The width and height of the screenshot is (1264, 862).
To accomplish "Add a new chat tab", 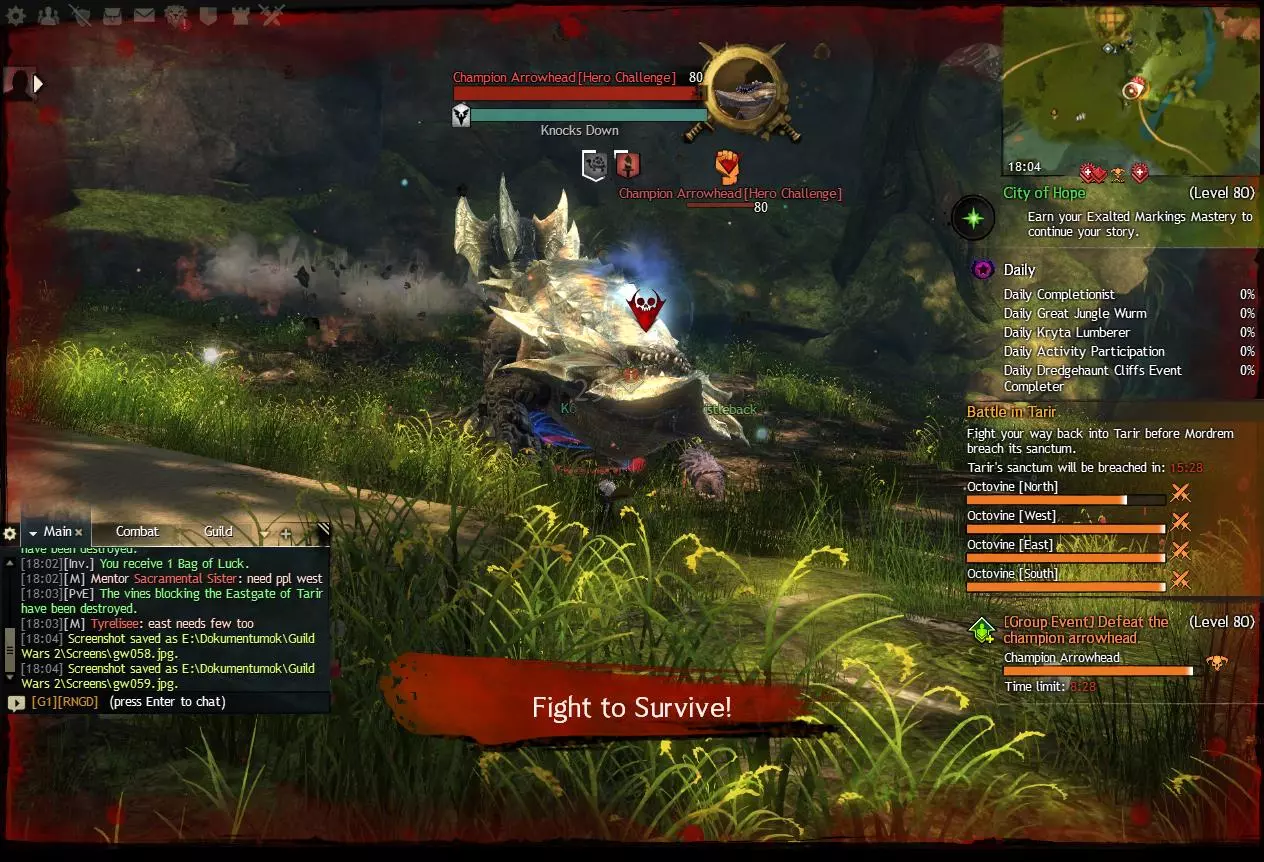I will pos(286,534).
